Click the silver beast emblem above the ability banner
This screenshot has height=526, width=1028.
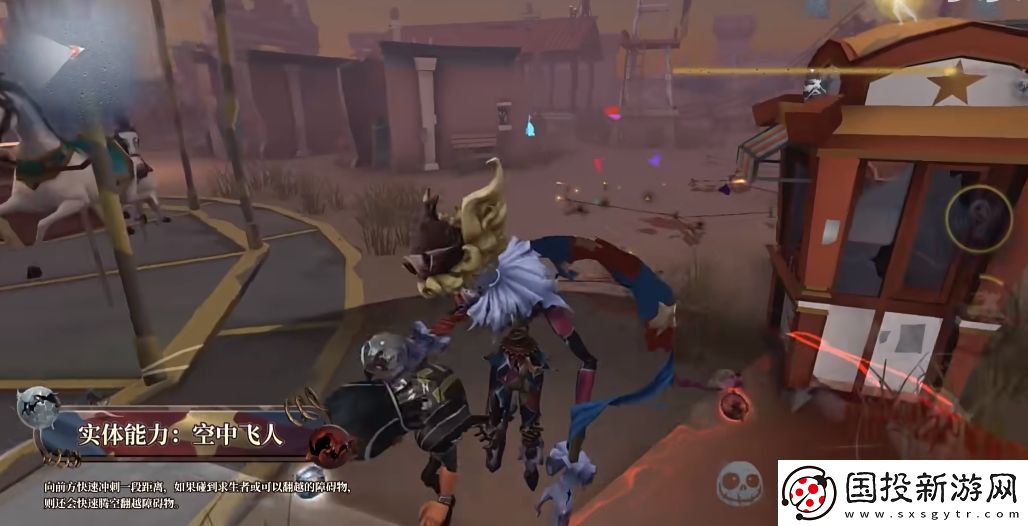coord(39,407)
